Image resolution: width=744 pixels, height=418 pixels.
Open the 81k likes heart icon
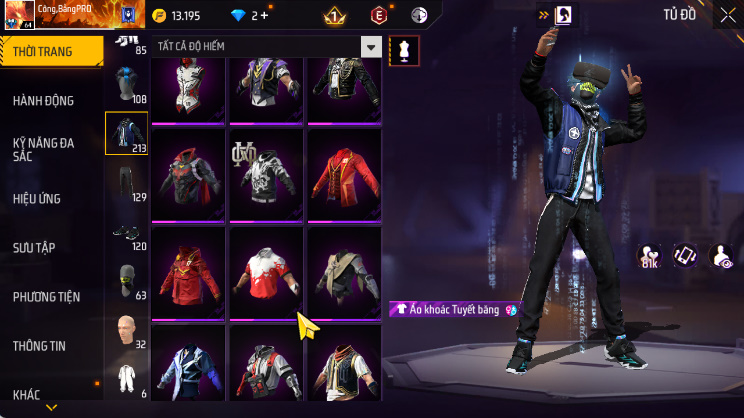click(649, 256)
